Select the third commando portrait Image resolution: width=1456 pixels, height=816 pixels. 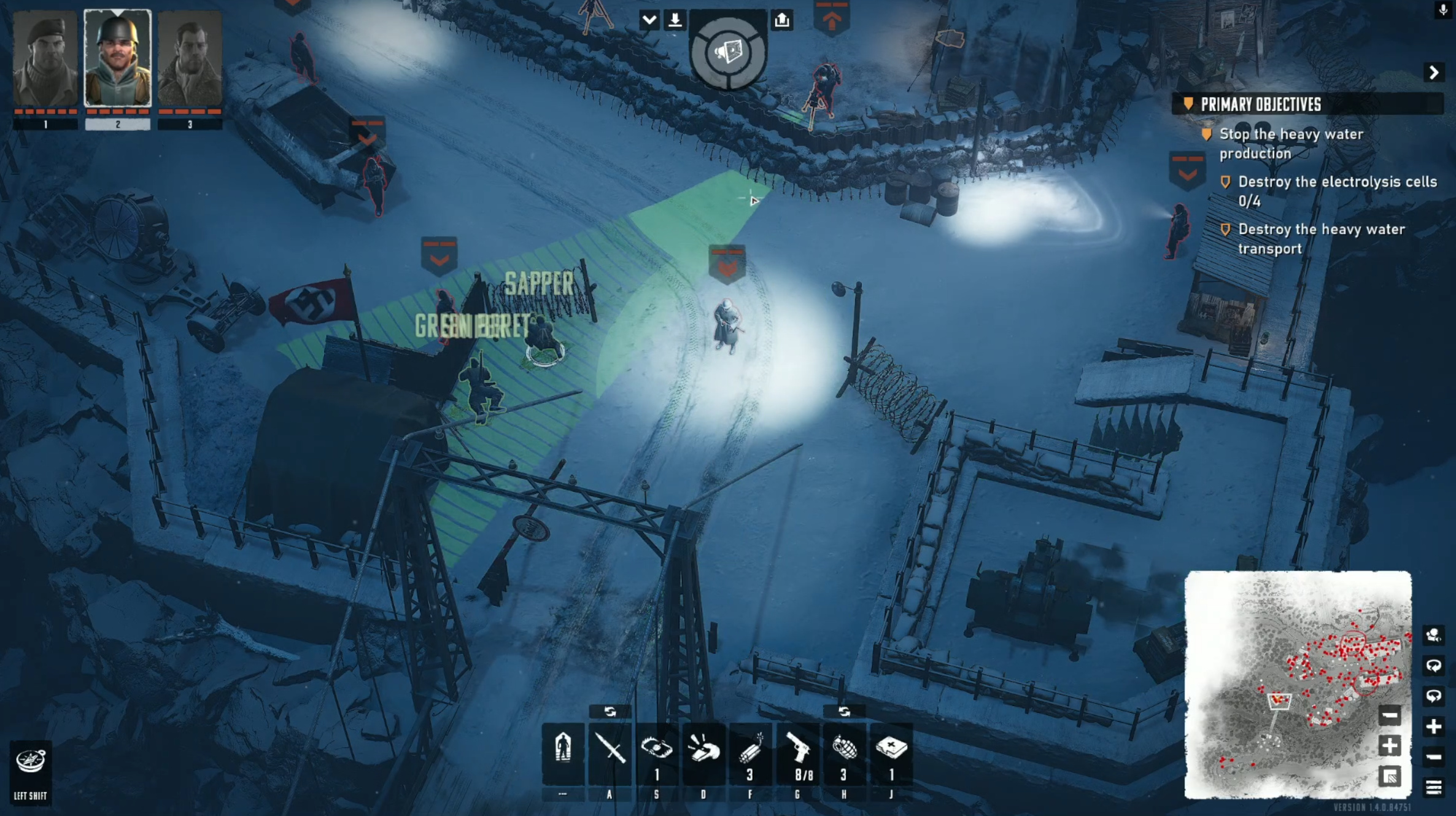(190, 59)
